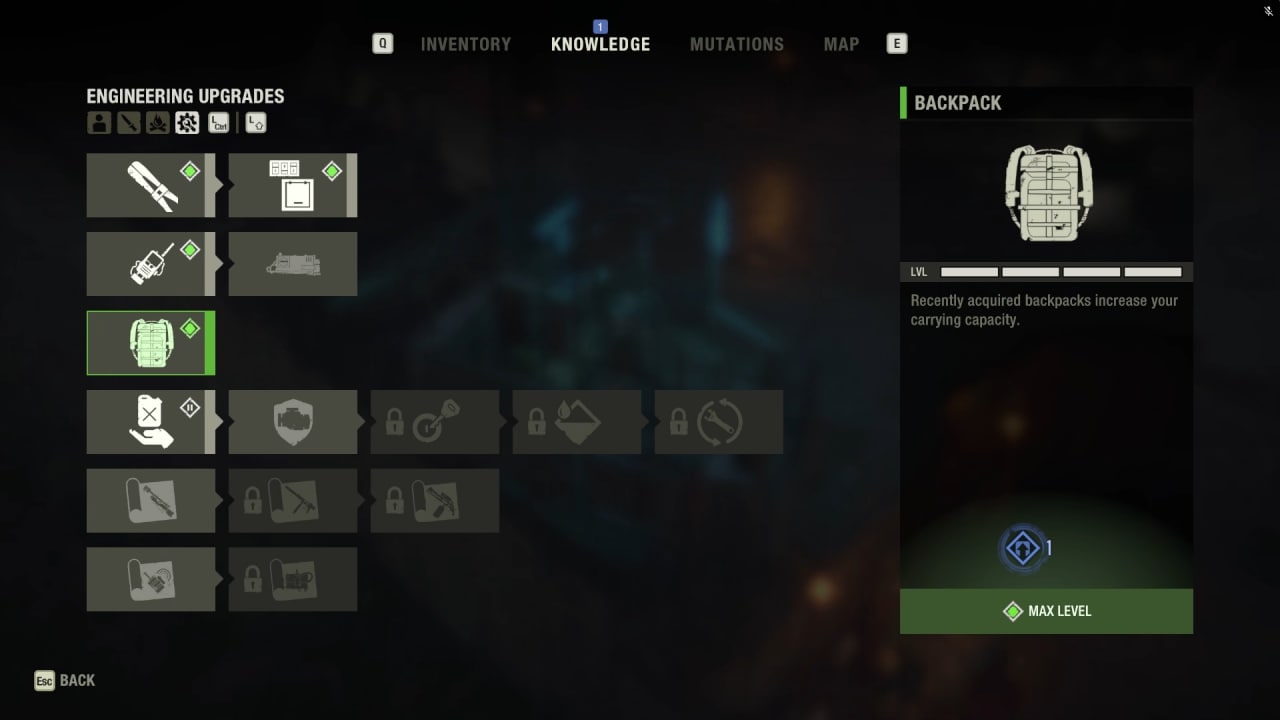Open the rifle blueprint node
Image resolution: width=1280 pixels, height=720 pixels.
[151, 500]
